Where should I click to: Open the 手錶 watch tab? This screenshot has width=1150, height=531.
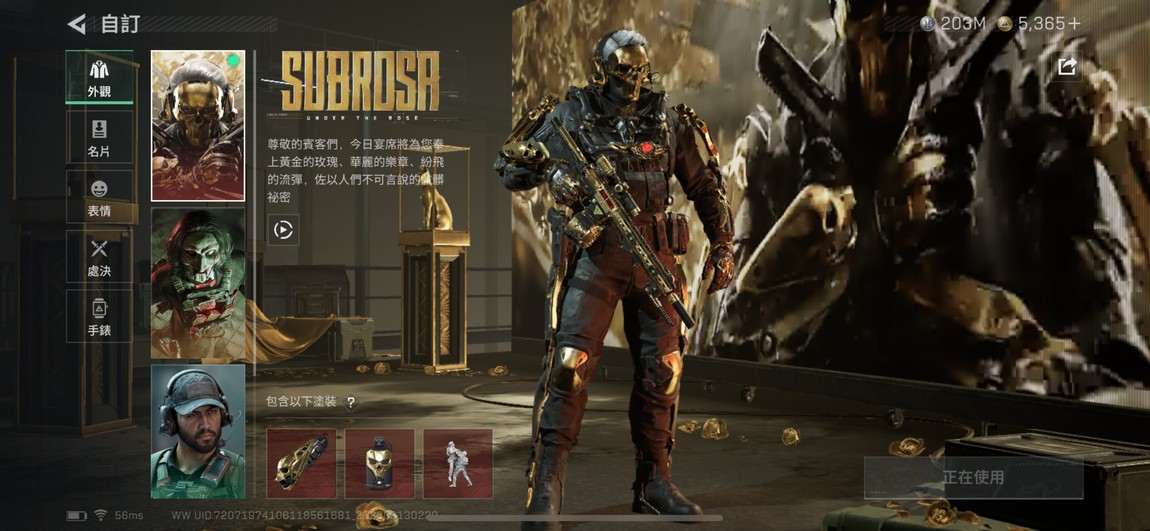(99, 316)
